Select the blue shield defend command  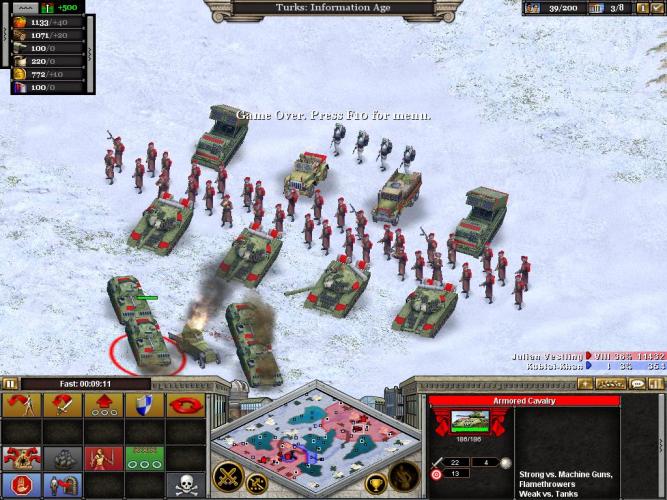tap(141, 405)
